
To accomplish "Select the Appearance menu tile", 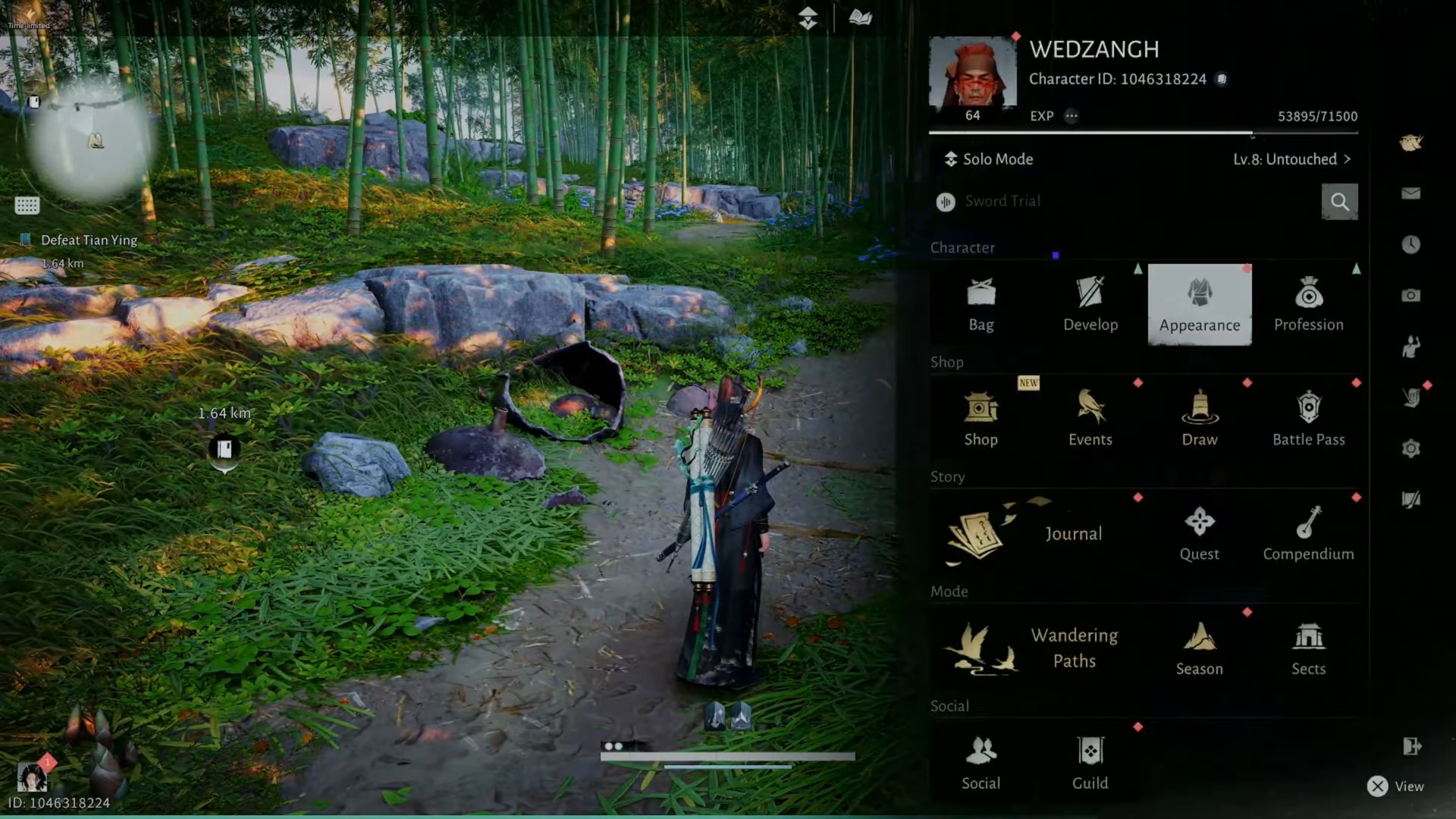I will pos(1199,305).
